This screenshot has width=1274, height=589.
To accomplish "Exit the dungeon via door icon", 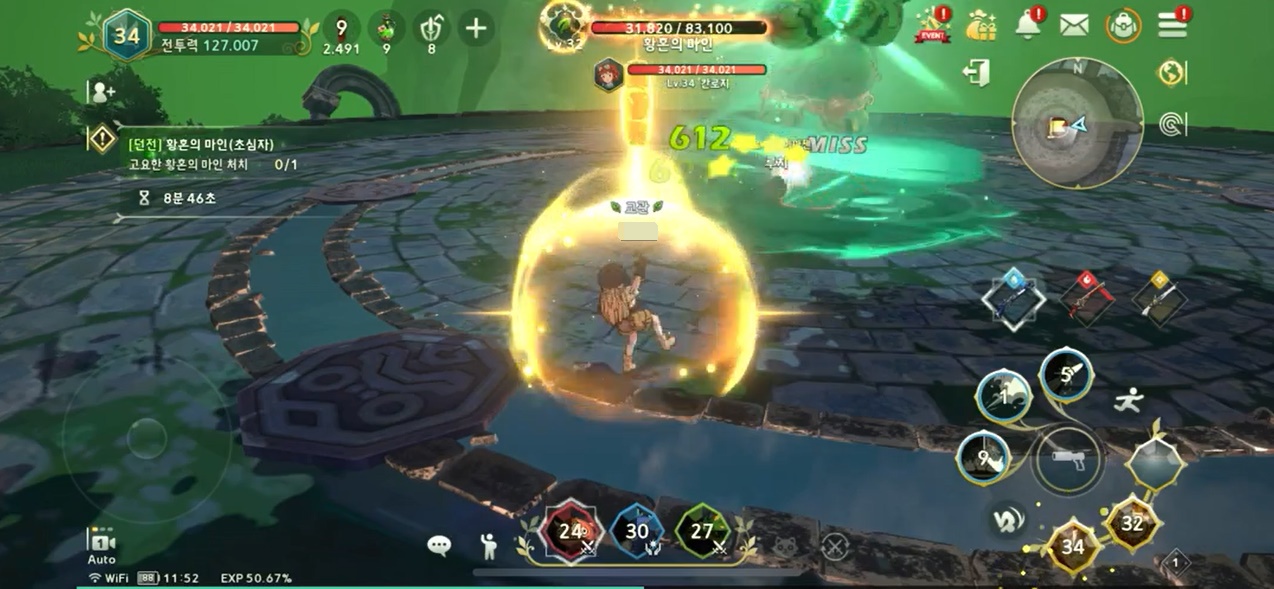I will pos(977,73).
